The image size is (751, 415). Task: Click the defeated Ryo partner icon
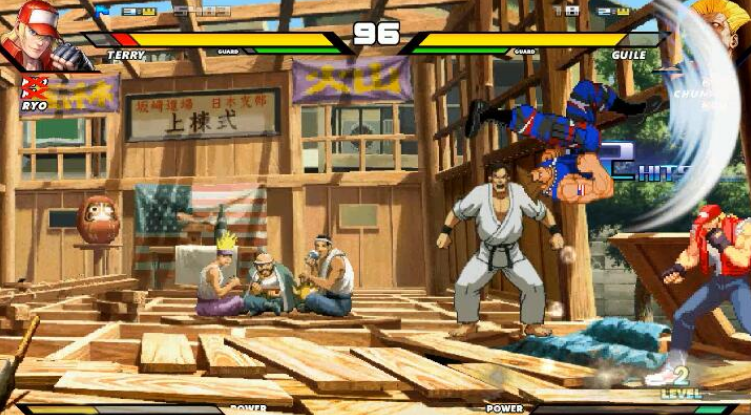click(x=32, y=88)
